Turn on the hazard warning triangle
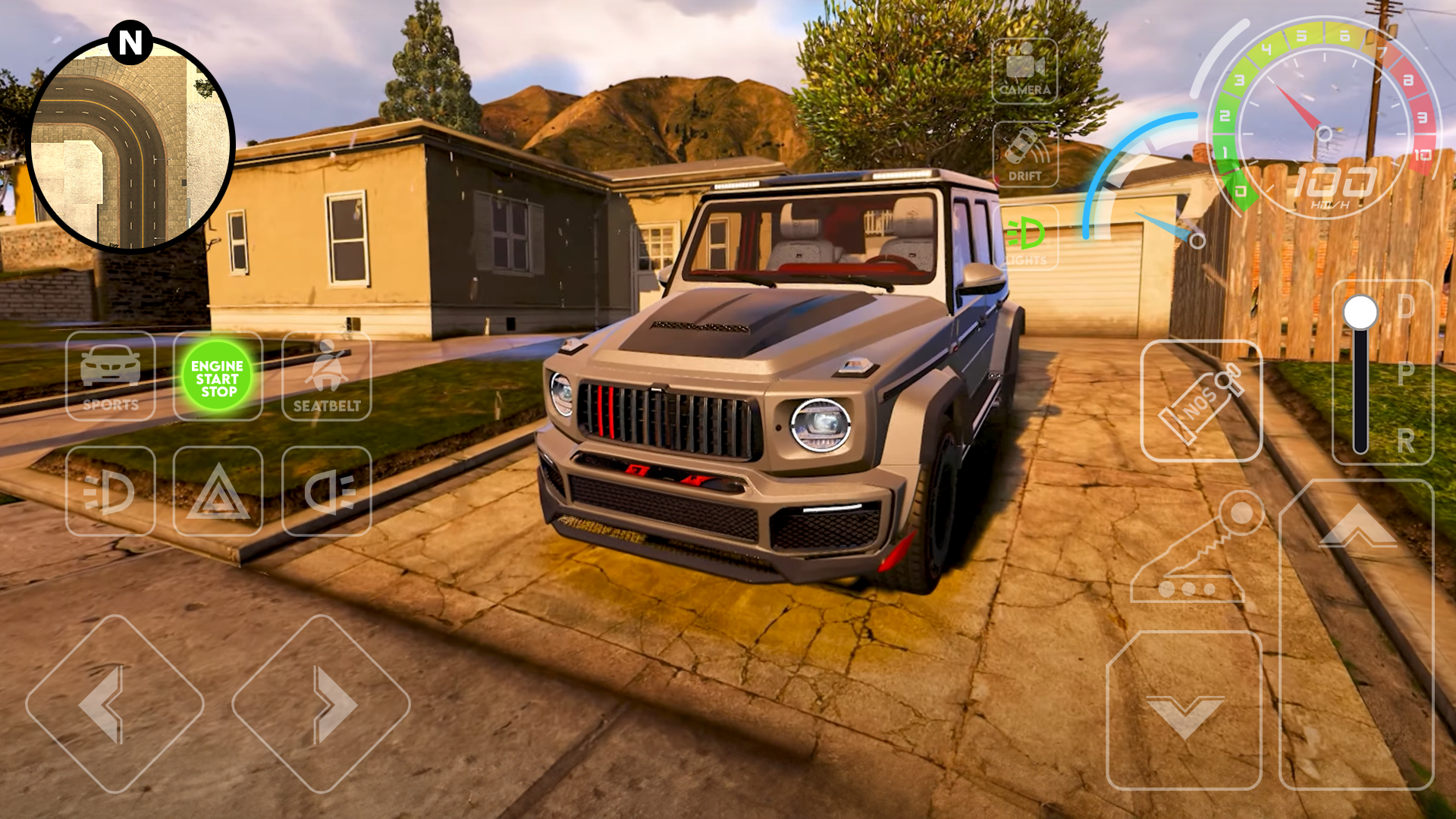 pos(218,491)
